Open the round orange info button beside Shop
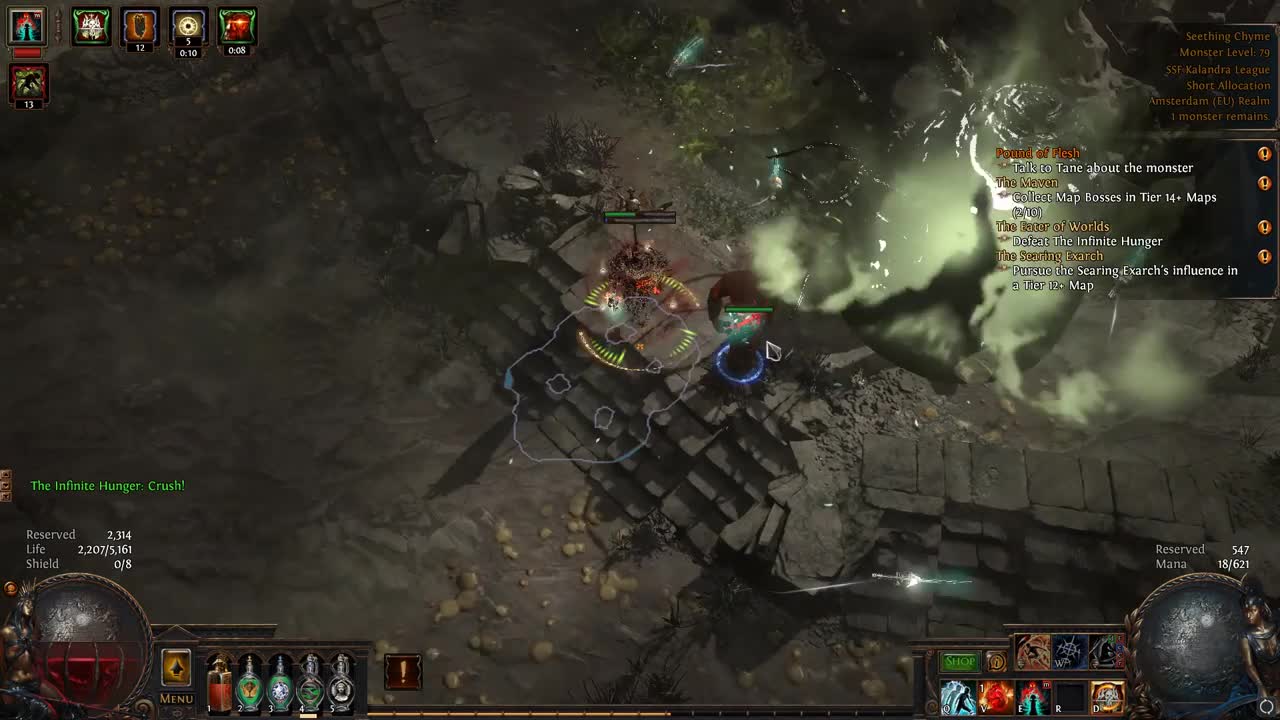 point(995,662)
